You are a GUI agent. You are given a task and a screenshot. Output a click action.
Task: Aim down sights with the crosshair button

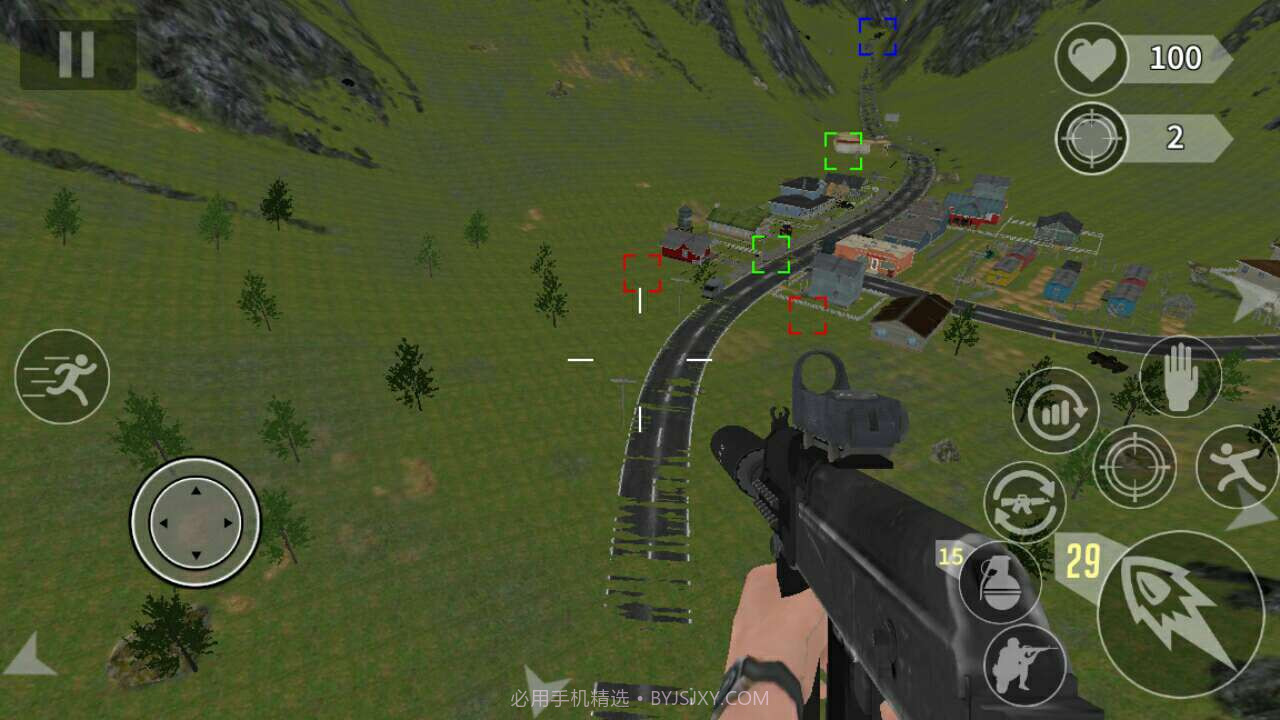[1134, 467]
